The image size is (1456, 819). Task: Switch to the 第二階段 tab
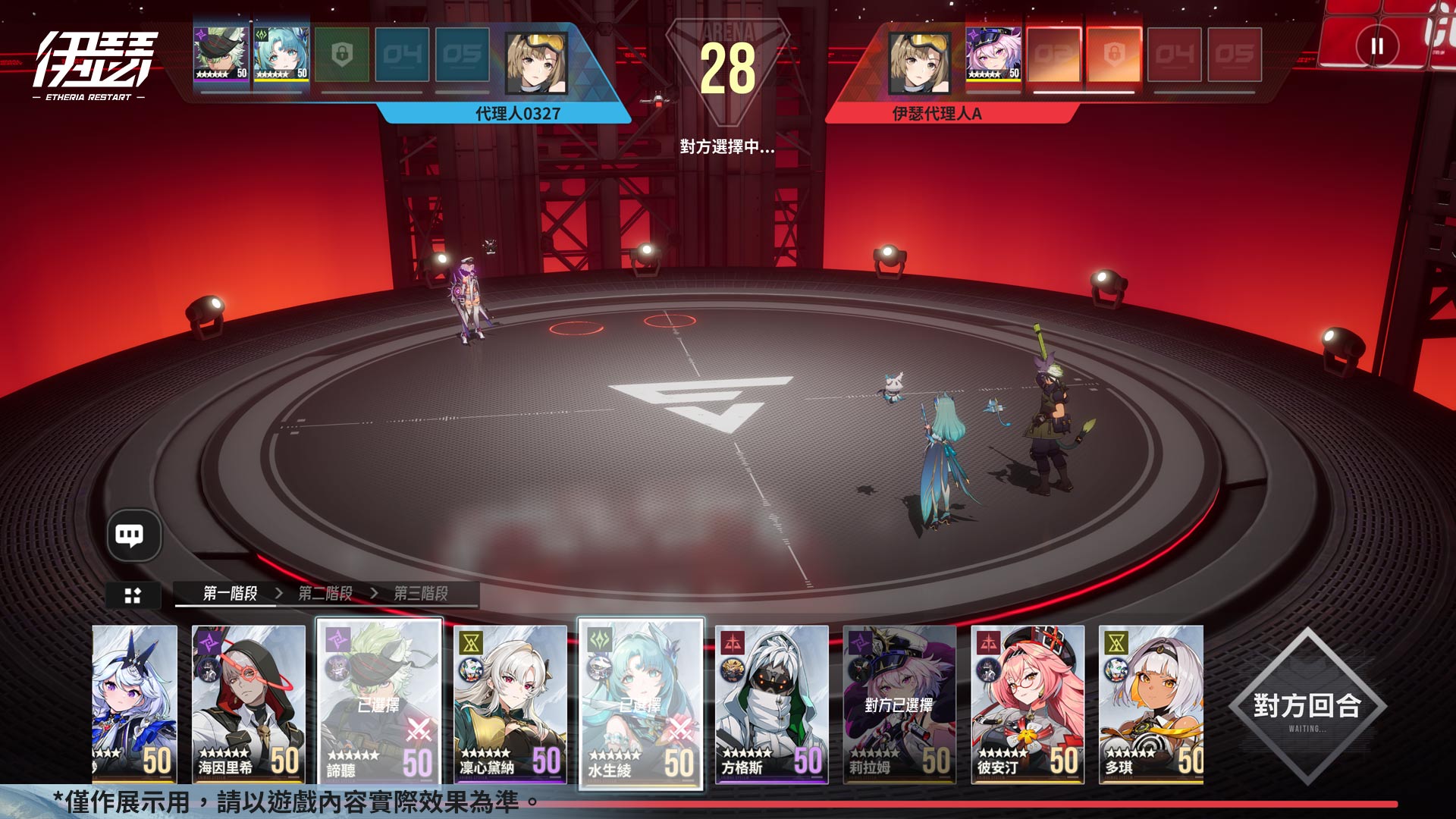pyautogui.click(x=325, y=593)
